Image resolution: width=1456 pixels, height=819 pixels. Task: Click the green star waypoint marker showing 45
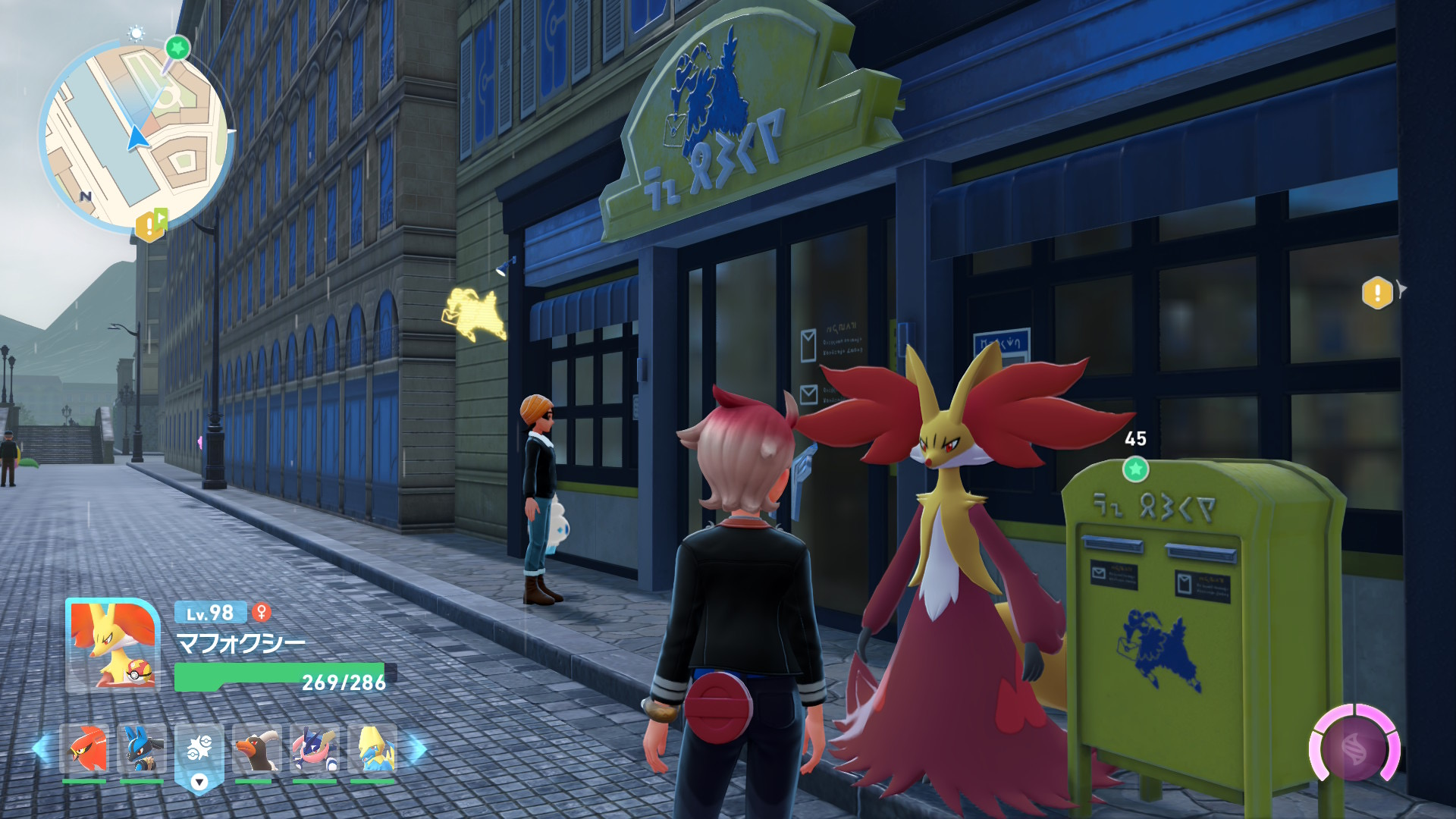[x=1135, y=469]
